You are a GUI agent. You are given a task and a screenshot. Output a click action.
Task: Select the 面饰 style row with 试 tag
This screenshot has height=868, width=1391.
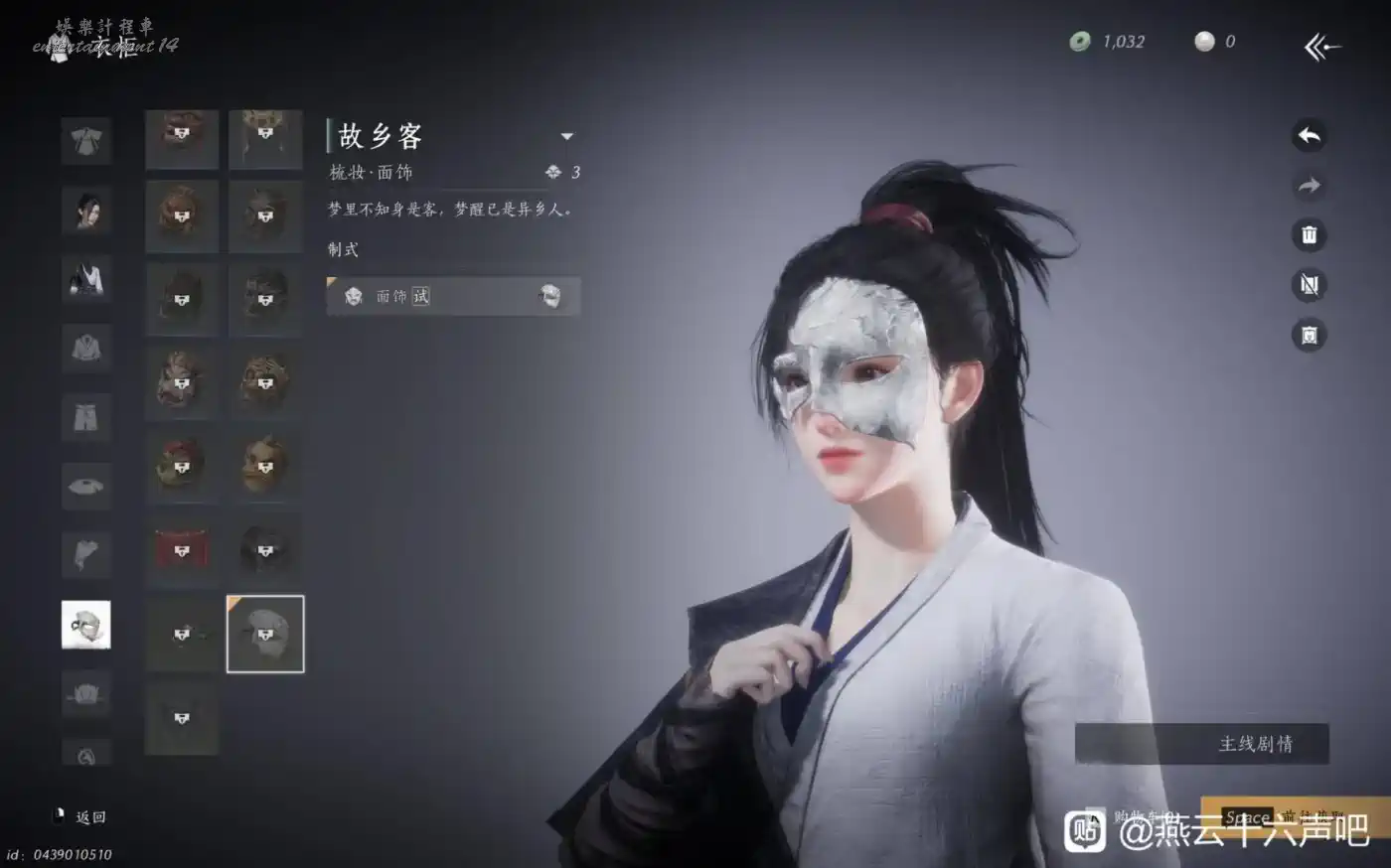click(x=453, y=296)
